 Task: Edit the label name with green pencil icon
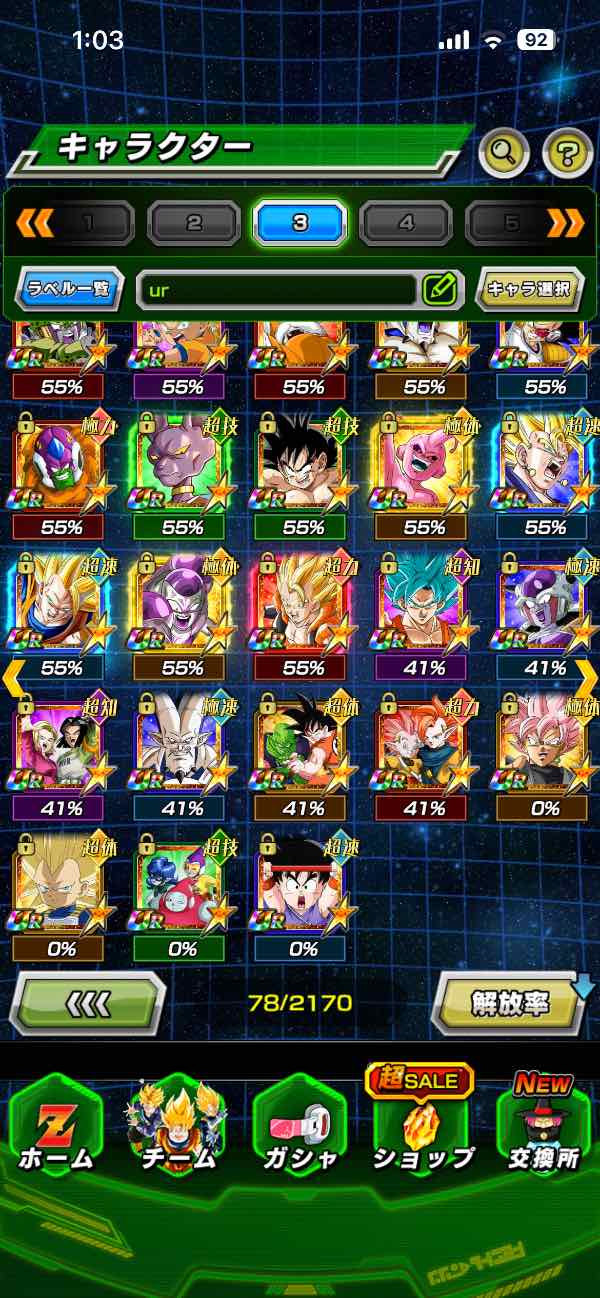point(439,290)
